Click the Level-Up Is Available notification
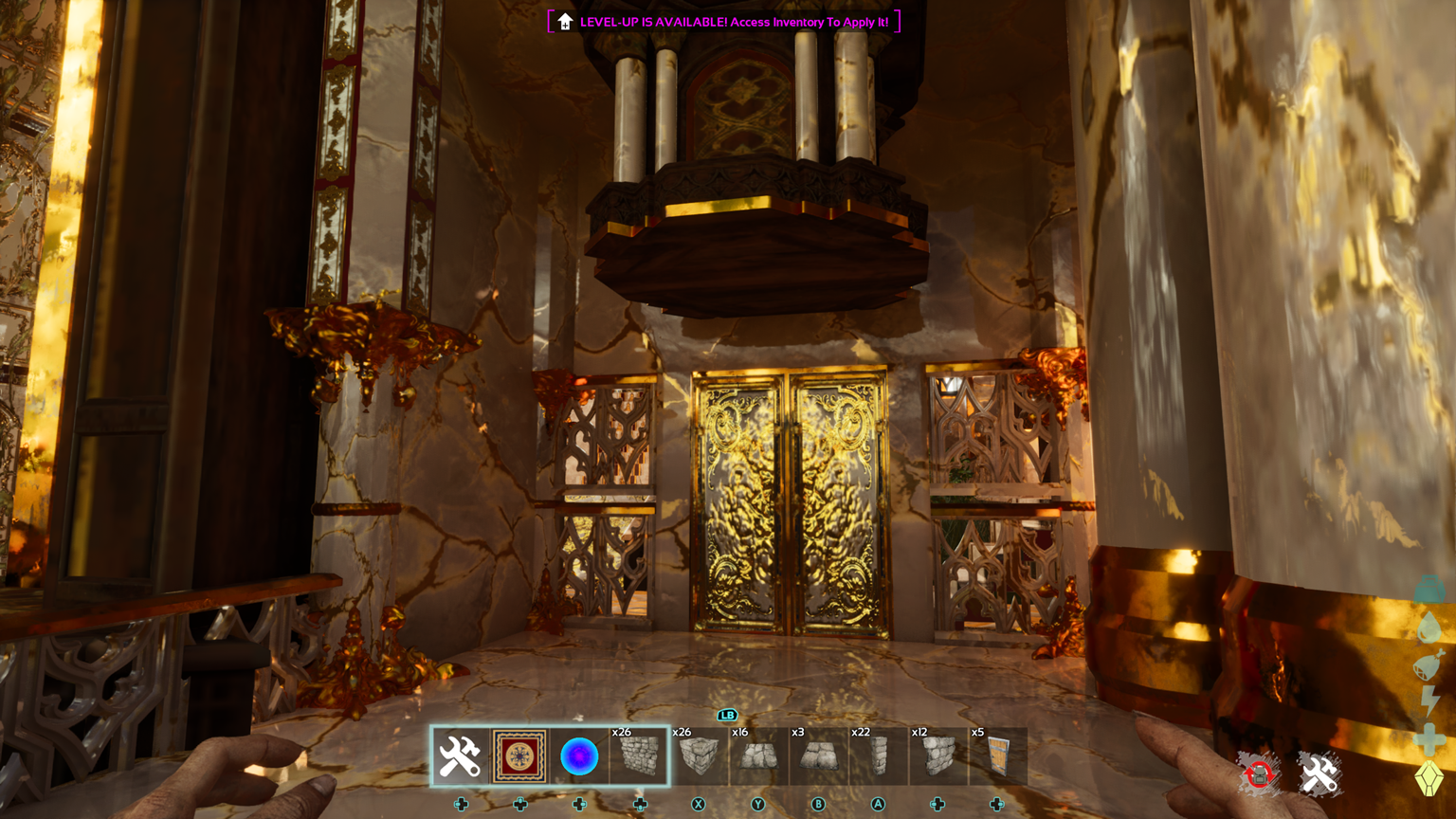Image resolution: width=1456 pixels, height=819 pixels. click(x=724, y=22)
